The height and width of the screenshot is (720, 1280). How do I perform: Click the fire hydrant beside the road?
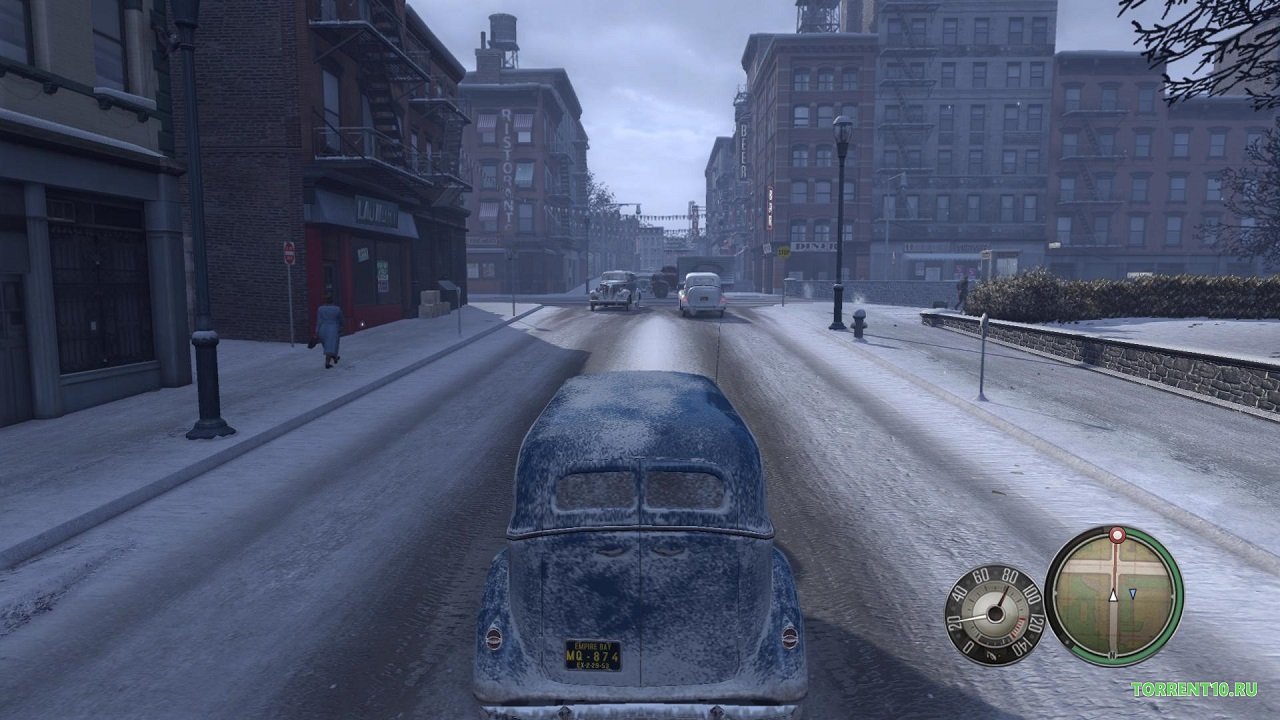(x=859, y=324)
